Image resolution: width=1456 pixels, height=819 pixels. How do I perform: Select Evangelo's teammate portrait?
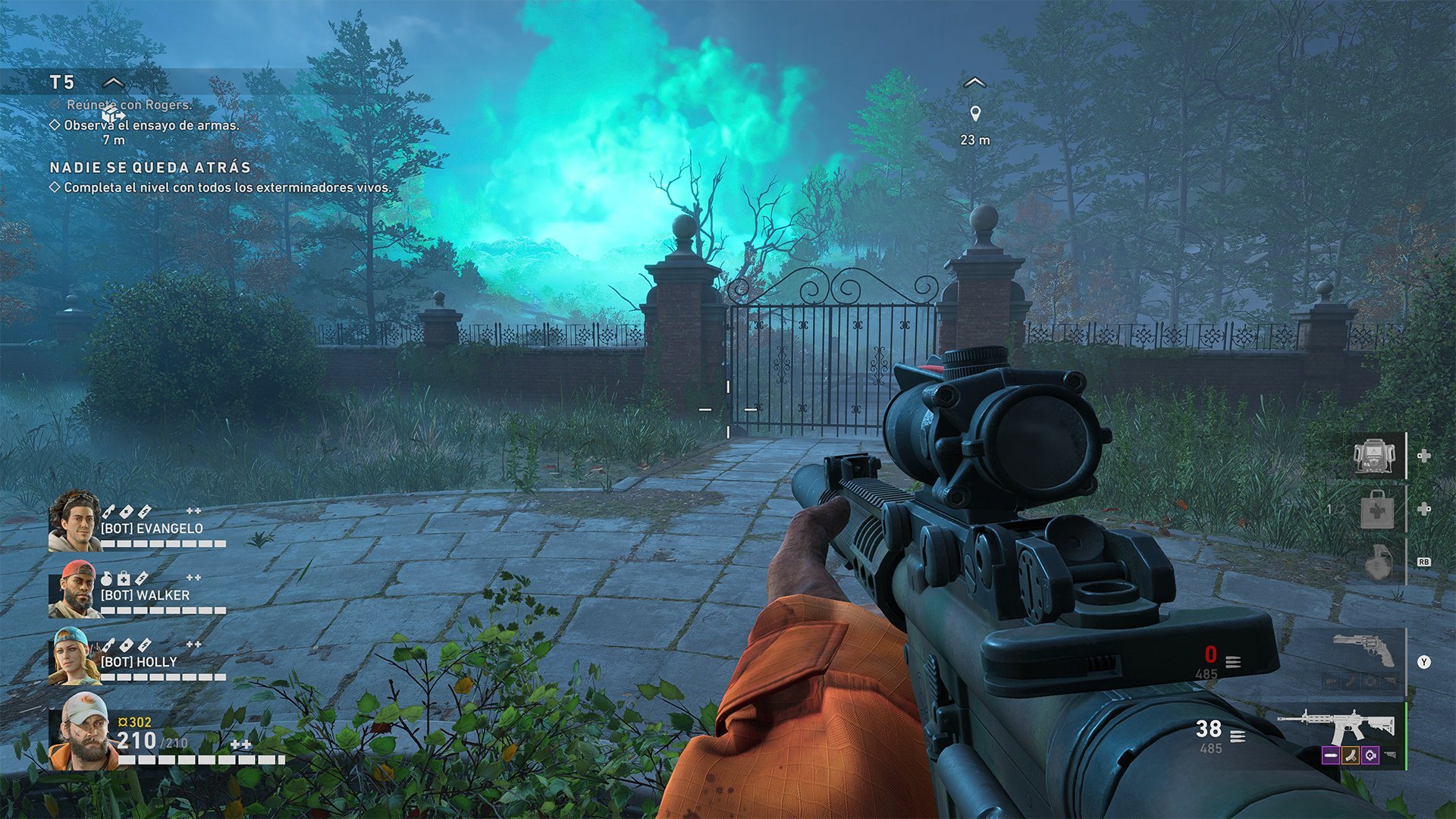pos(74,520)
